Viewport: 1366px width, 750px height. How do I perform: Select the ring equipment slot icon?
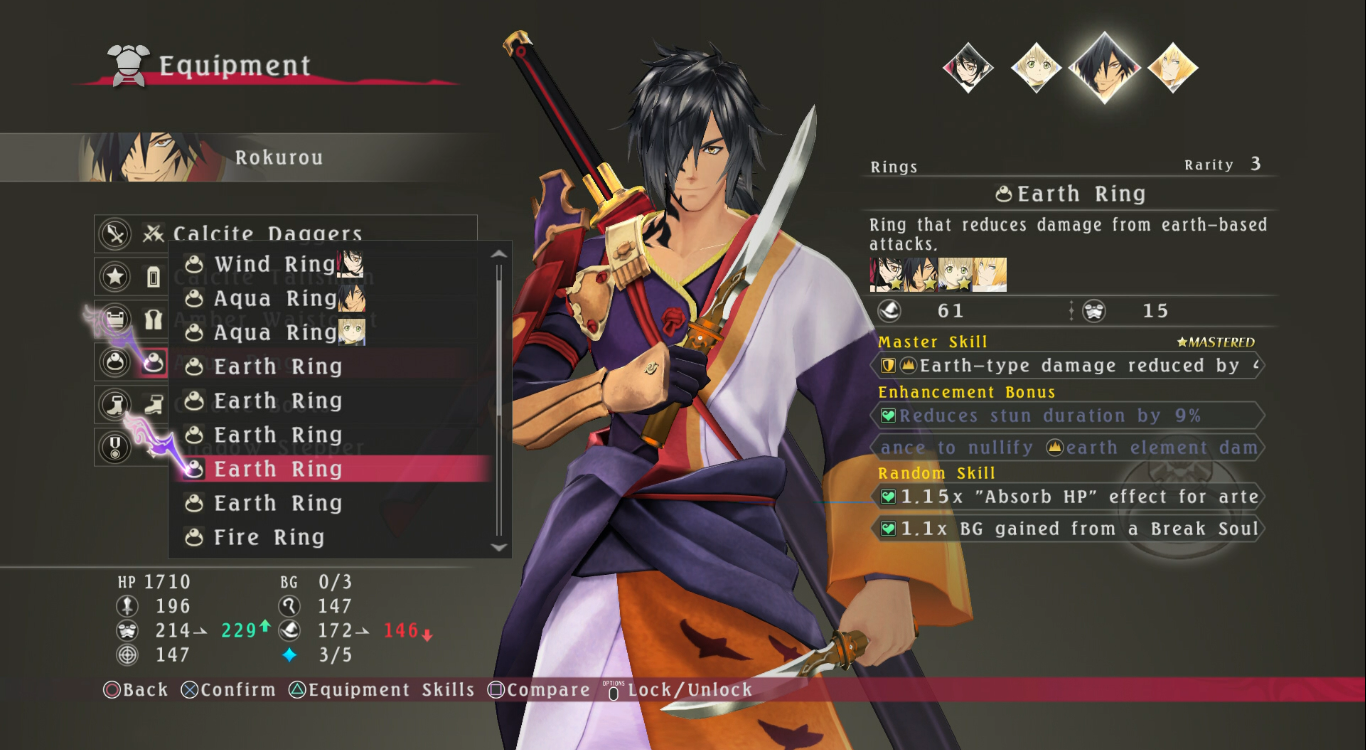click(117, 362)
